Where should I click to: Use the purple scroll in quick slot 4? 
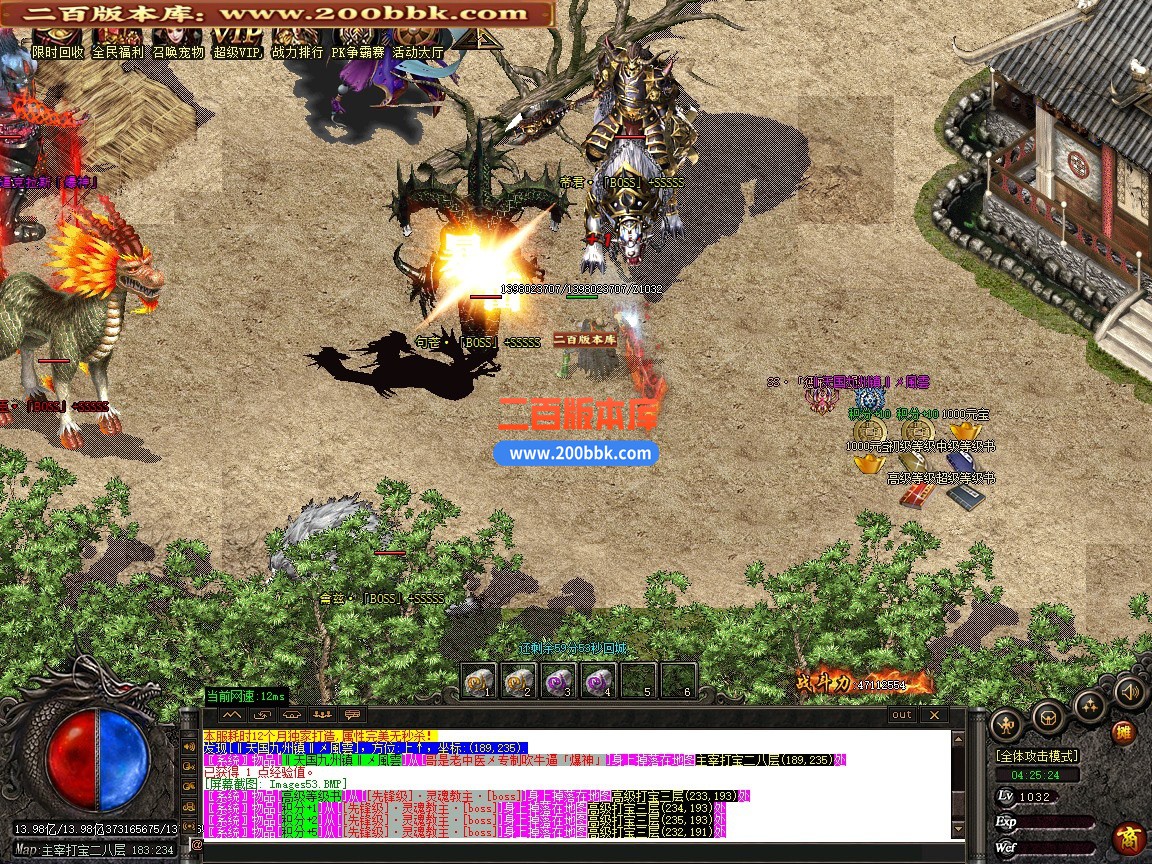[x=598, y=680]
